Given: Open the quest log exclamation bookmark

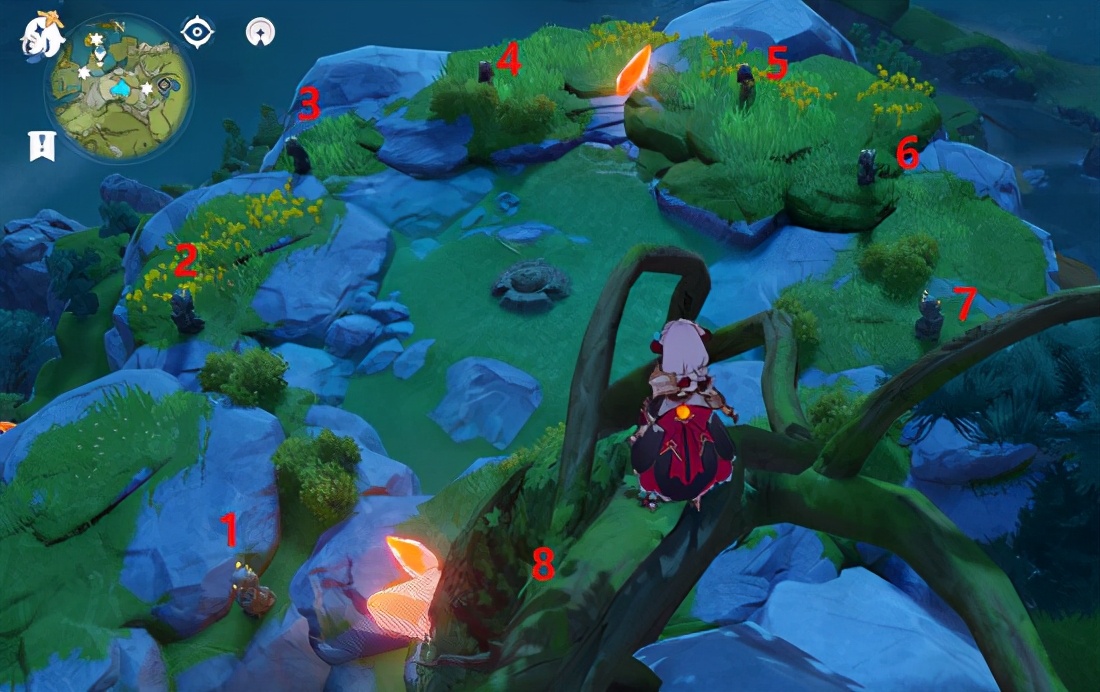Looking at the screenshot, I should pyautogui.click(x=42, y=146).
